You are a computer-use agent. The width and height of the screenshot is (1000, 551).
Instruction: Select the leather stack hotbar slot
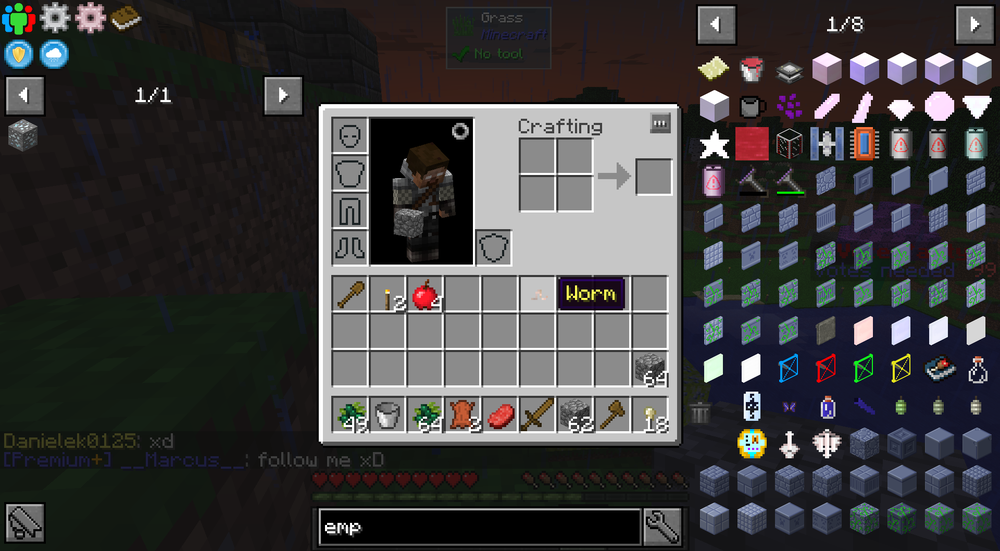pos(462,414)
